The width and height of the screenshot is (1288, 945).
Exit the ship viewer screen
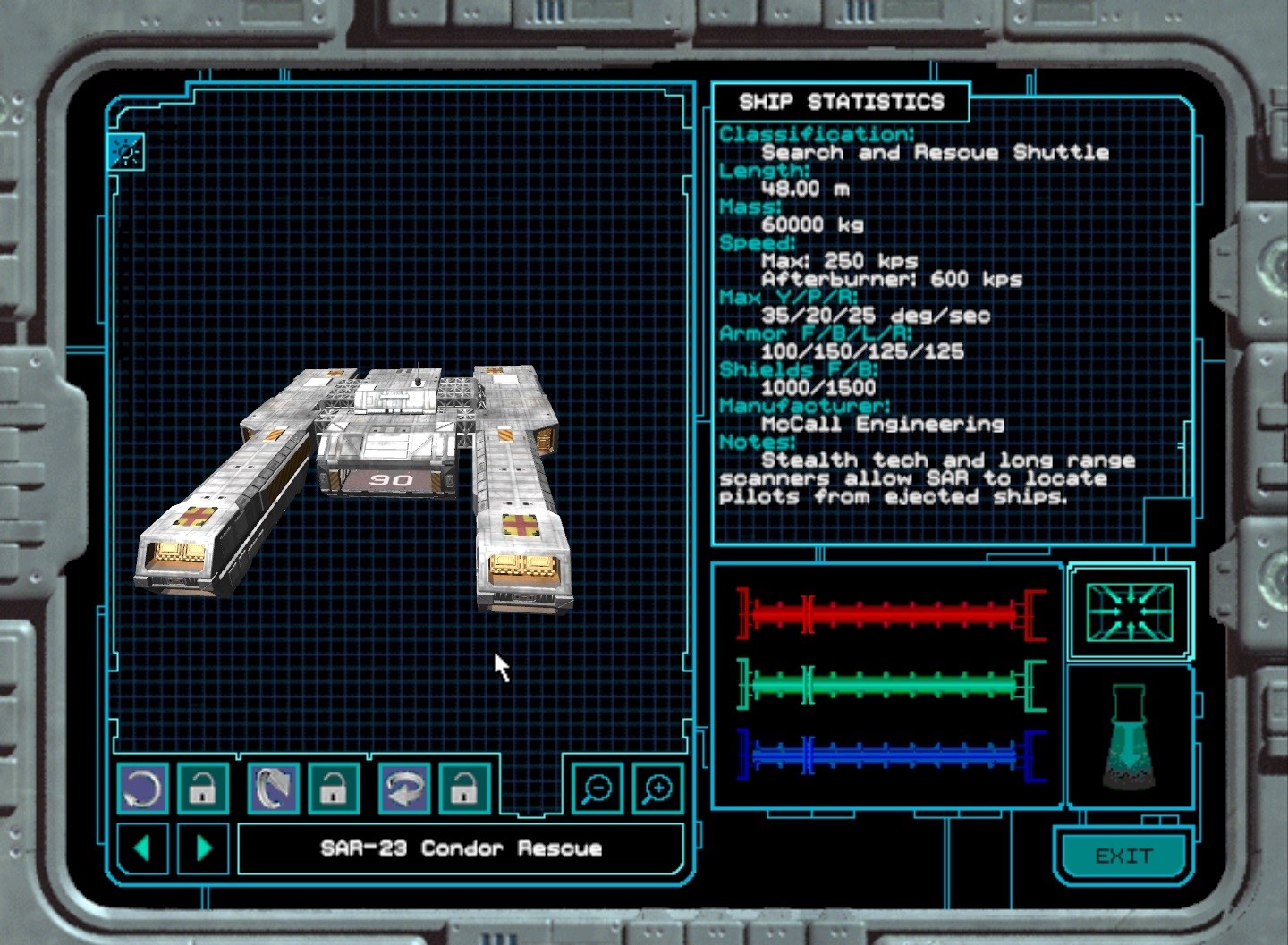point(1123,856)
